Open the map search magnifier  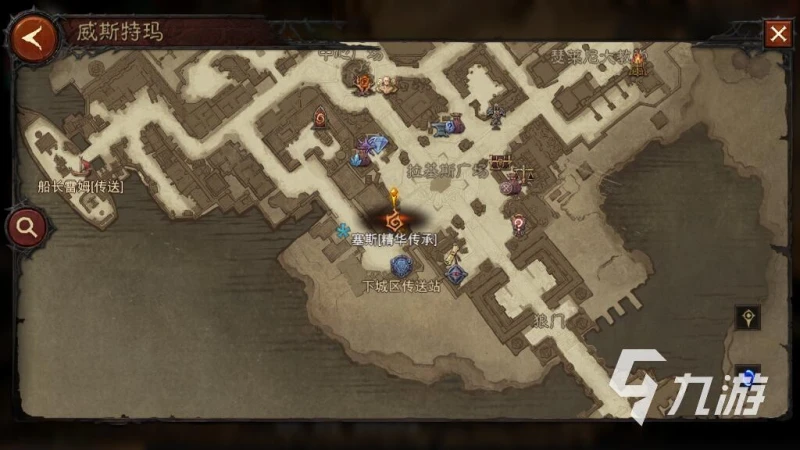click(27, 227)
